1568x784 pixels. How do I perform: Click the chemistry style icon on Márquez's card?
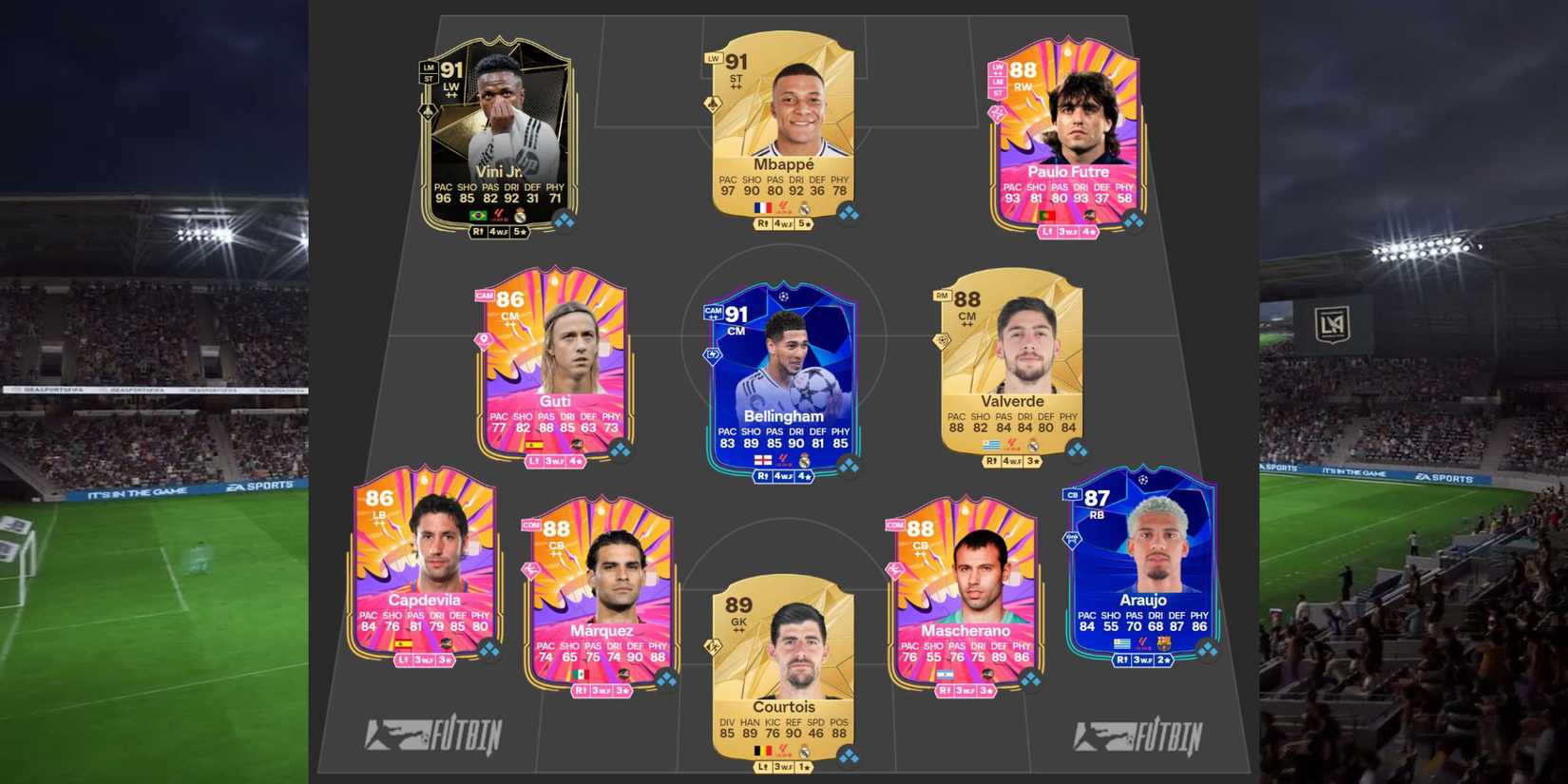point(531,569)
